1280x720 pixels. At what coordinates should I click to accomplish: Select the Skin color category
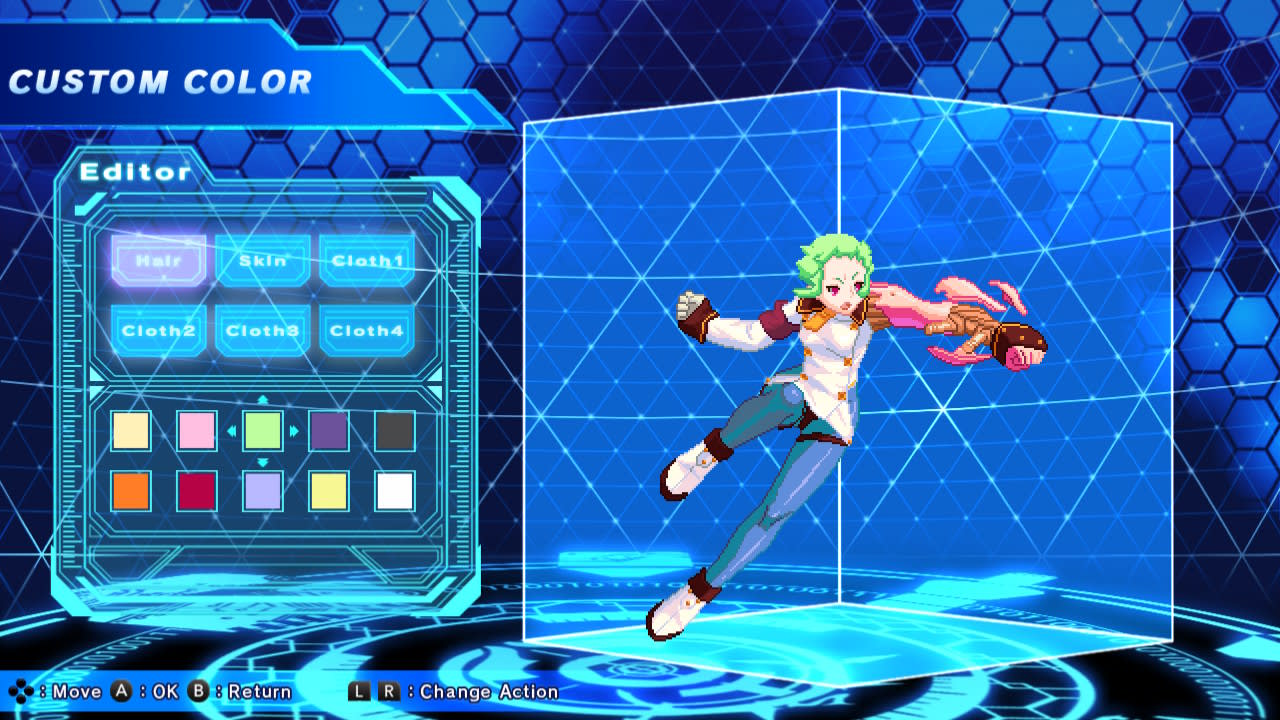262,259
